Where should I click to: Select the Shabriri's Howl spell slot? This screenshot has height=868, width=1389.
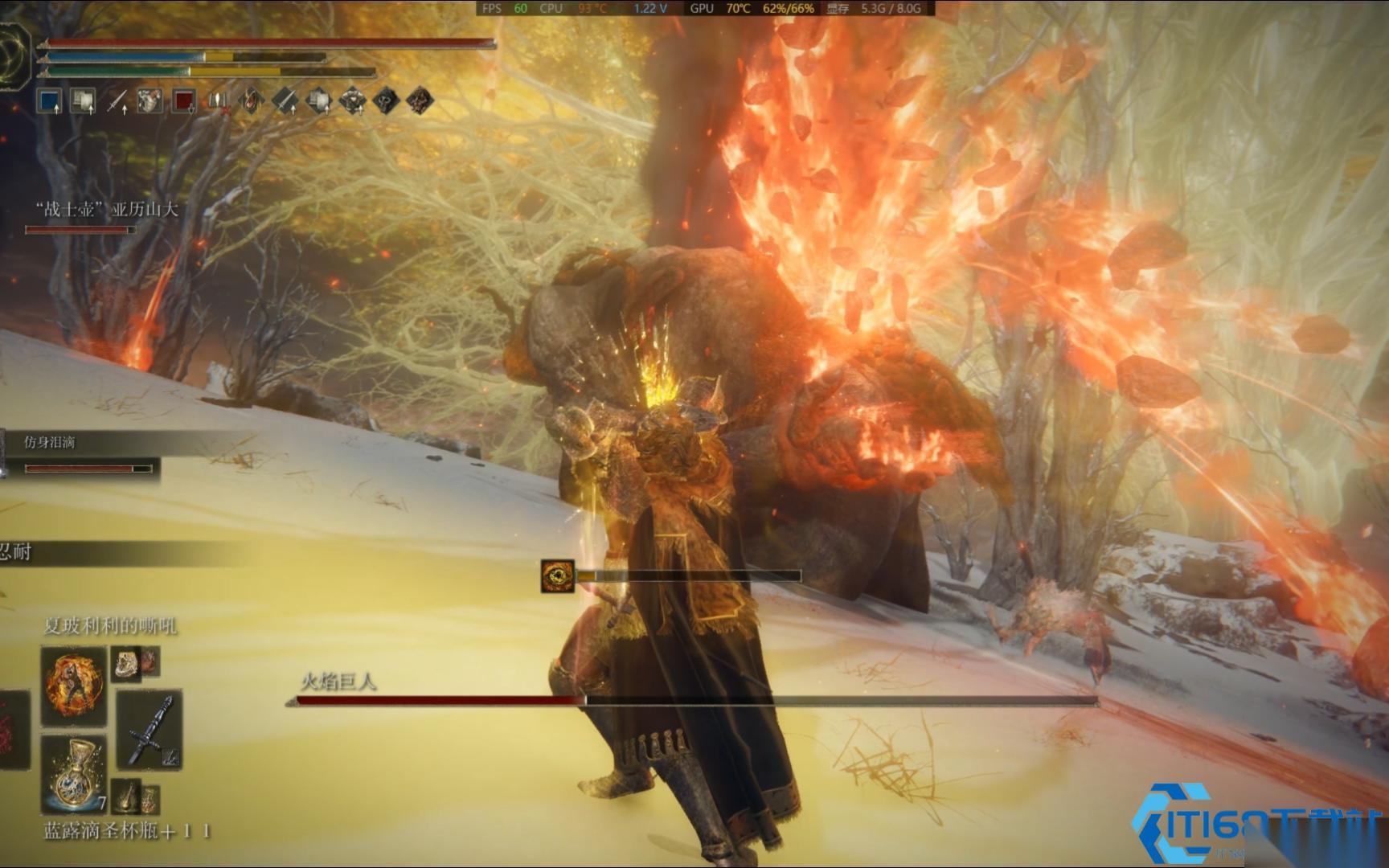74,684
